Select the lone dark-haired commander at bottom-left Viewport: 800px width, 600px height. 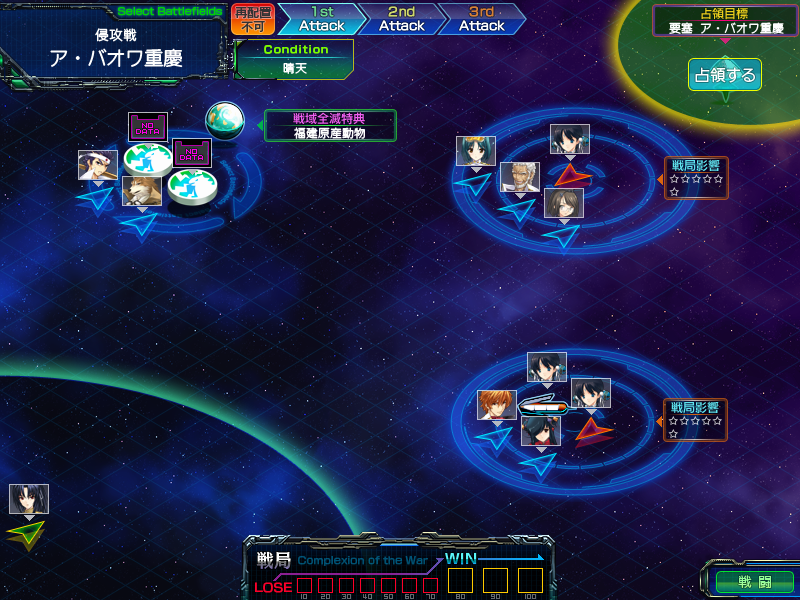29,499
